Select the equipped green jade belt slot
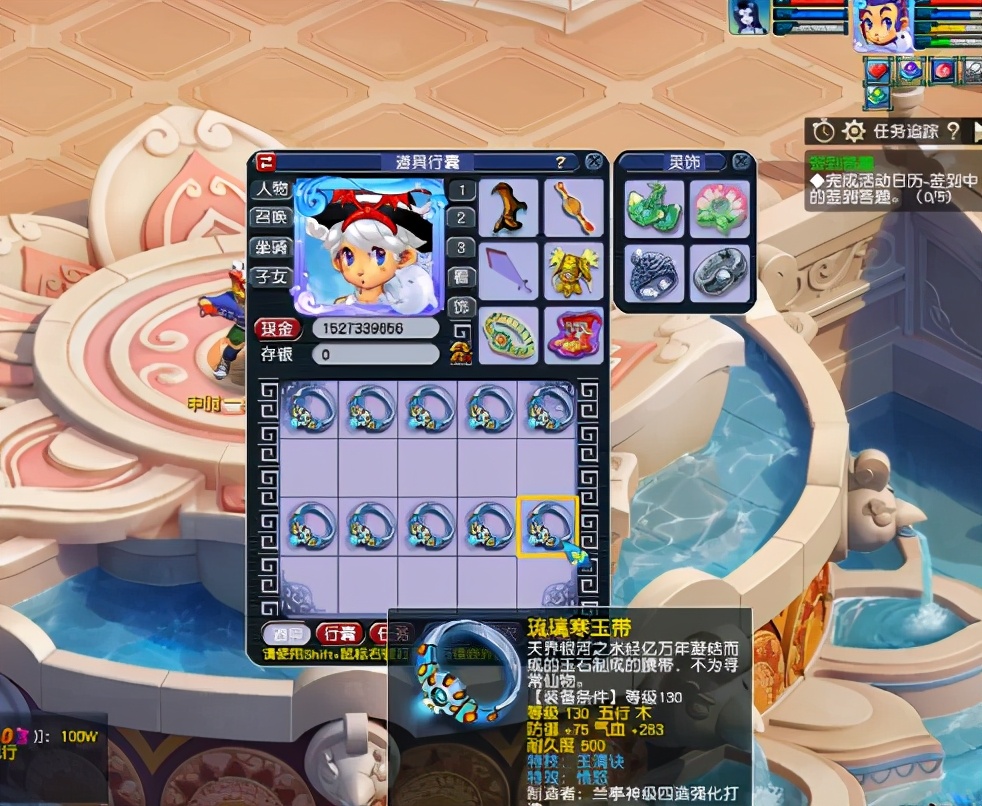Image resolution: width=982 pixels, height=806 pixels. [508, 334]
